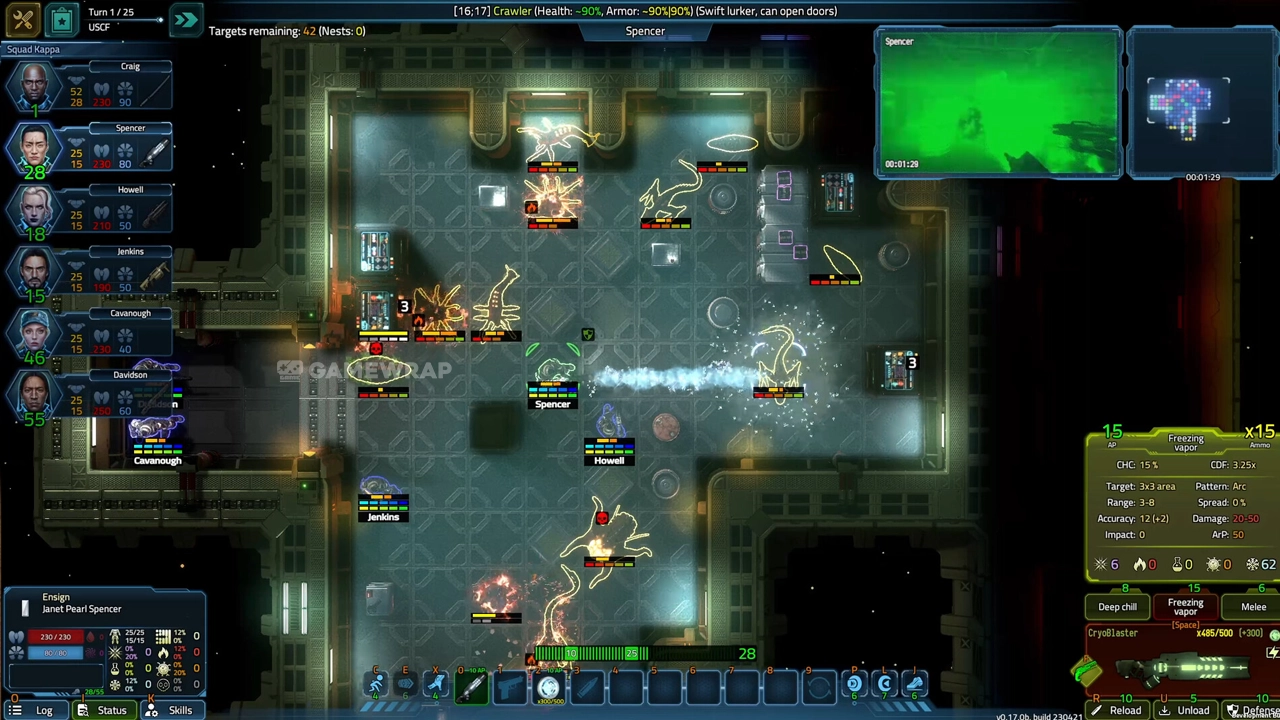1280x720 pixels.
Task: Select squad member Howell's portrait
Action: [35, 210]
